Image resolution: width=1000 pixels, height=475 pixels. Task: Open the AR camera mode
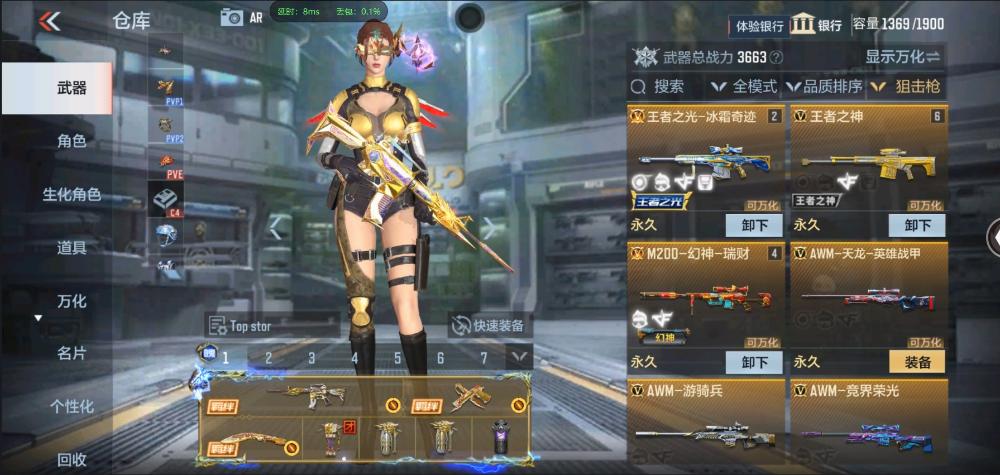tap(241, 17)
